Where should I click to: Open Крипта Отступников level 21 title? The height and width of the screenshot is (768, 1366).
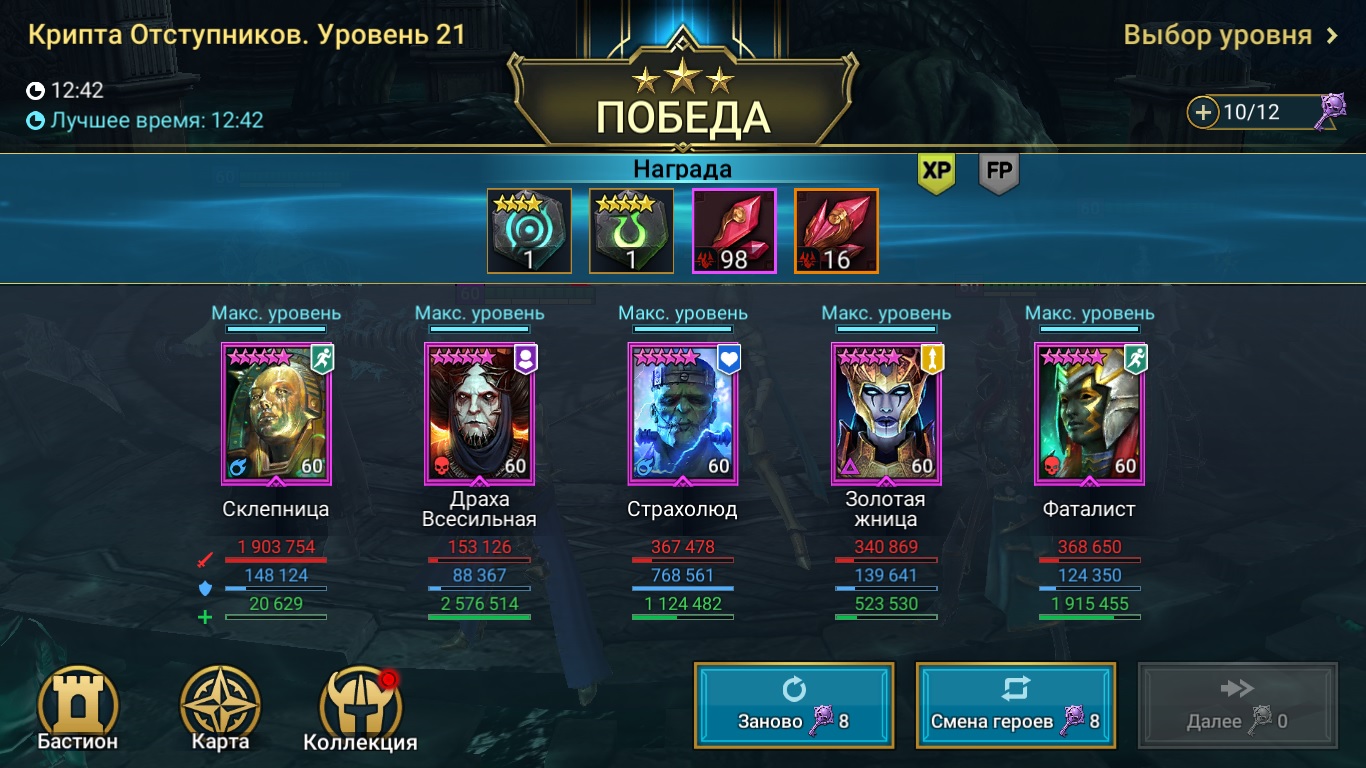tap(243, 32)
